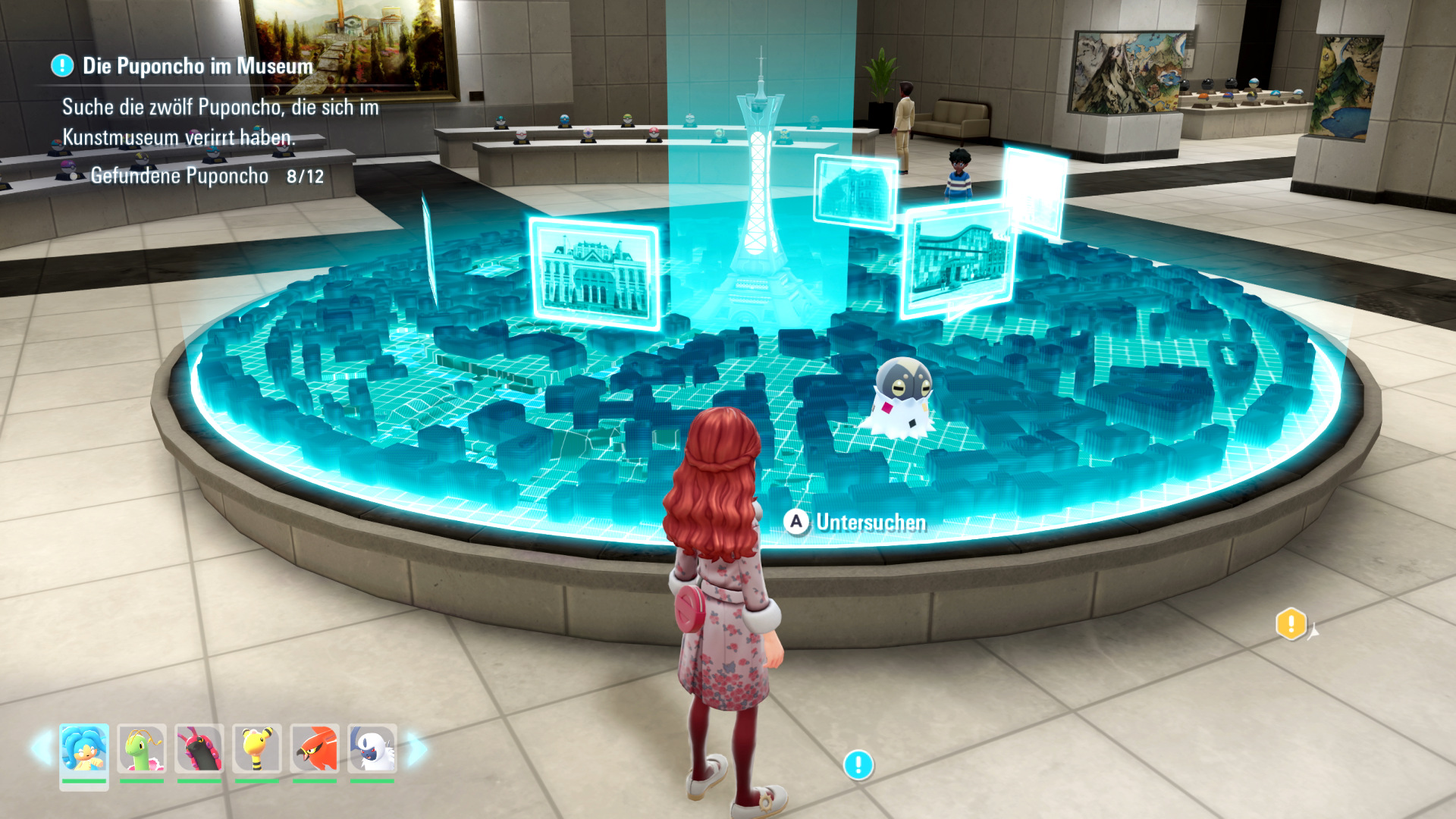
Task: Open the 'Die Puponcho im Museum' quest tracker
Action: [197, 66]
